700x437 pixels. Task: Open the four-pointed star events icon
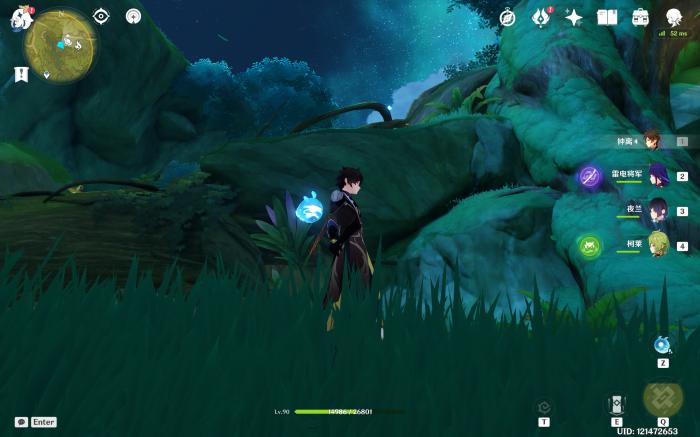pos(574,17)
